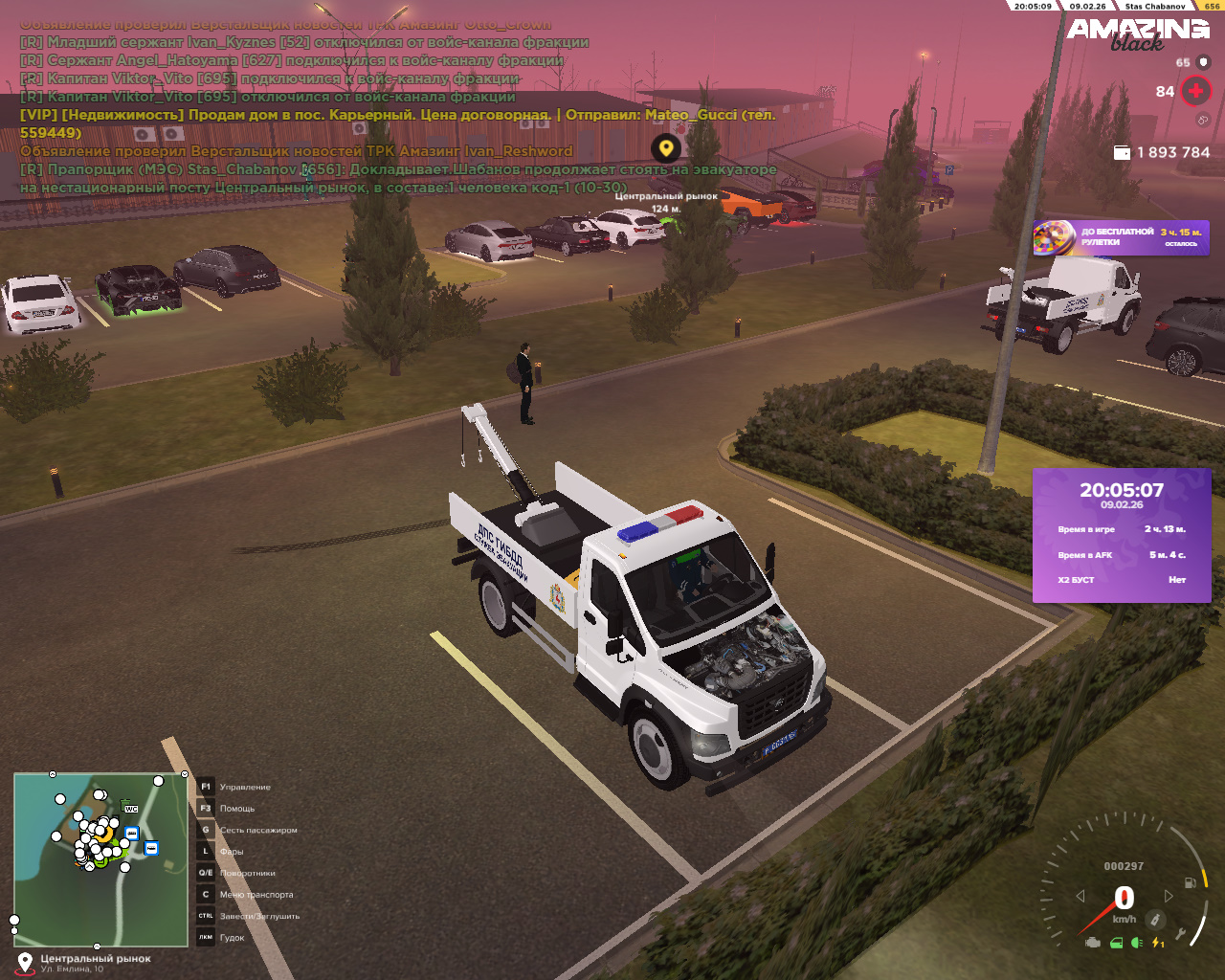Screen dimensions: 1225x980
Task: Click the wallet money icon
Action: tap(1123, 152)
